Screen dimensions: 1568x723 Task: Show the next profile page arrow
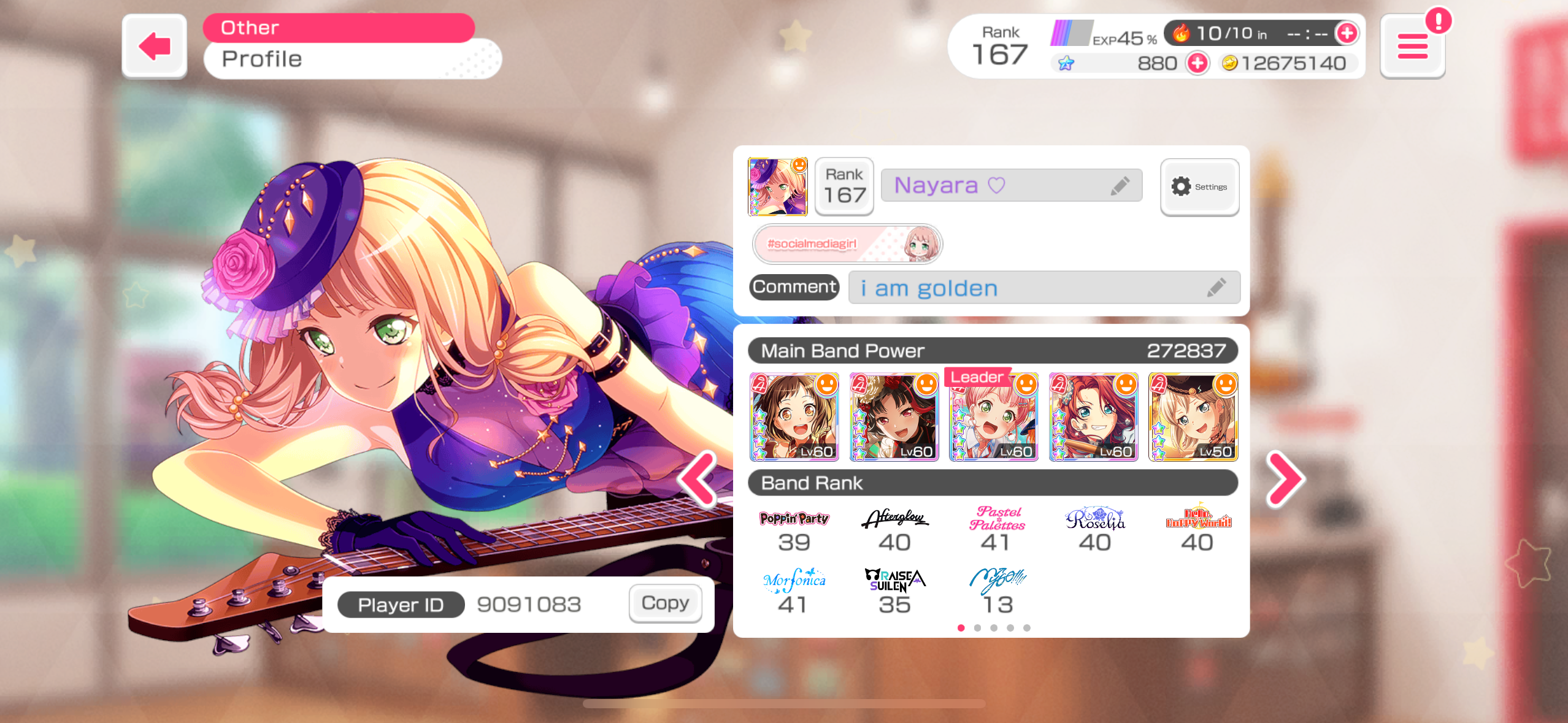tap(1285, 480)
